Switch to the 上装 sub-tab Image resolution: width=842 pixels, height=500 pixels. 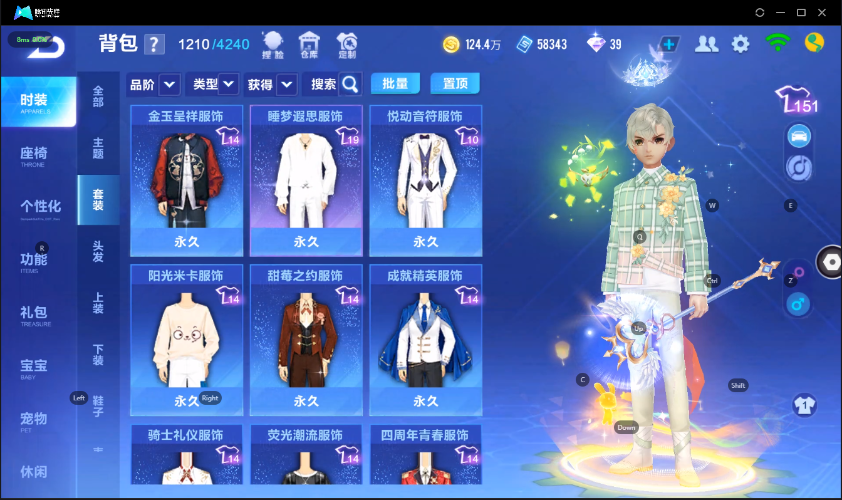pyautogui.click(x=98, y=303)
